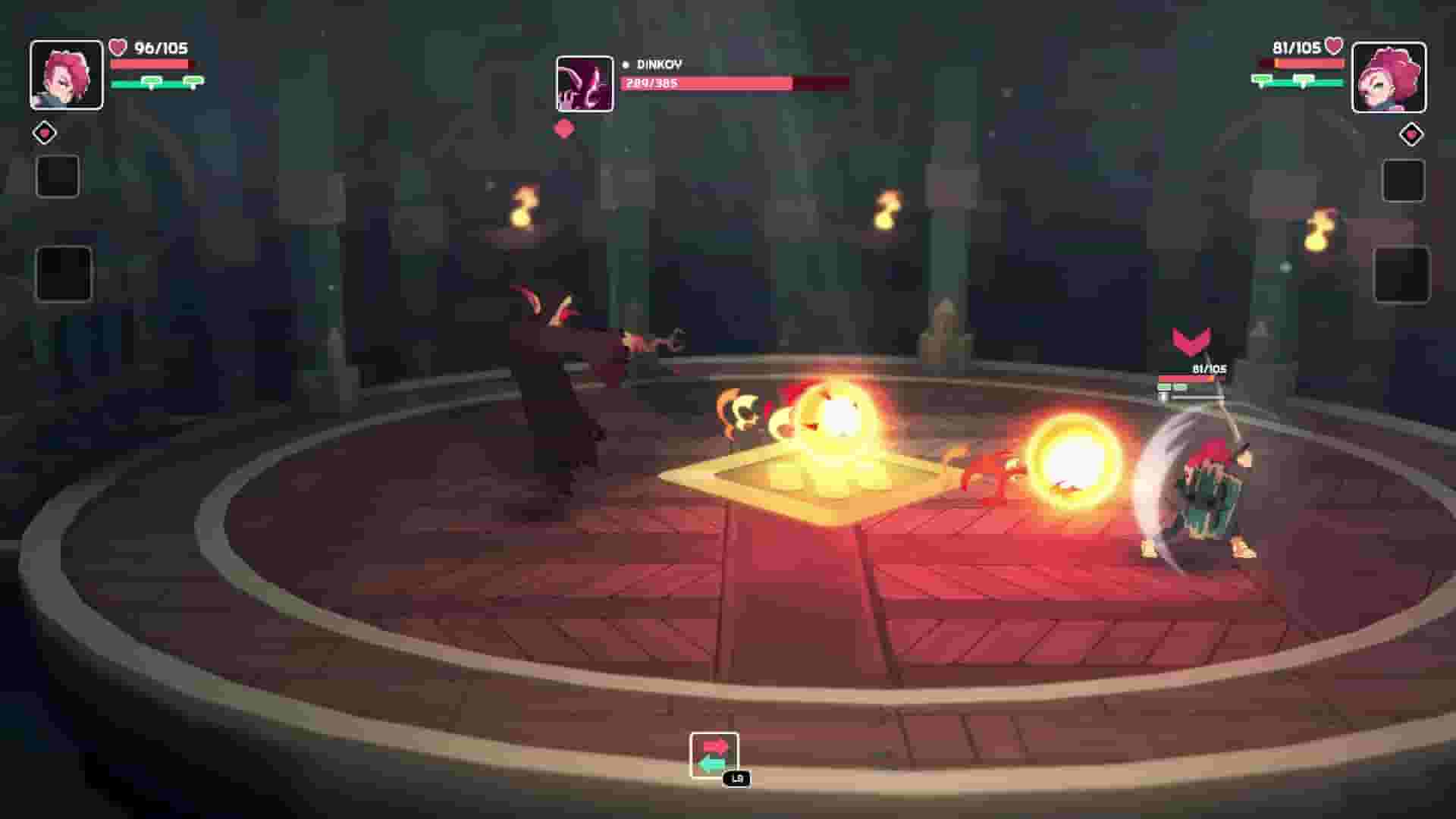Click the purple status diamond above the boss portrait
The image size is (1456, 819).
point(564,129)
